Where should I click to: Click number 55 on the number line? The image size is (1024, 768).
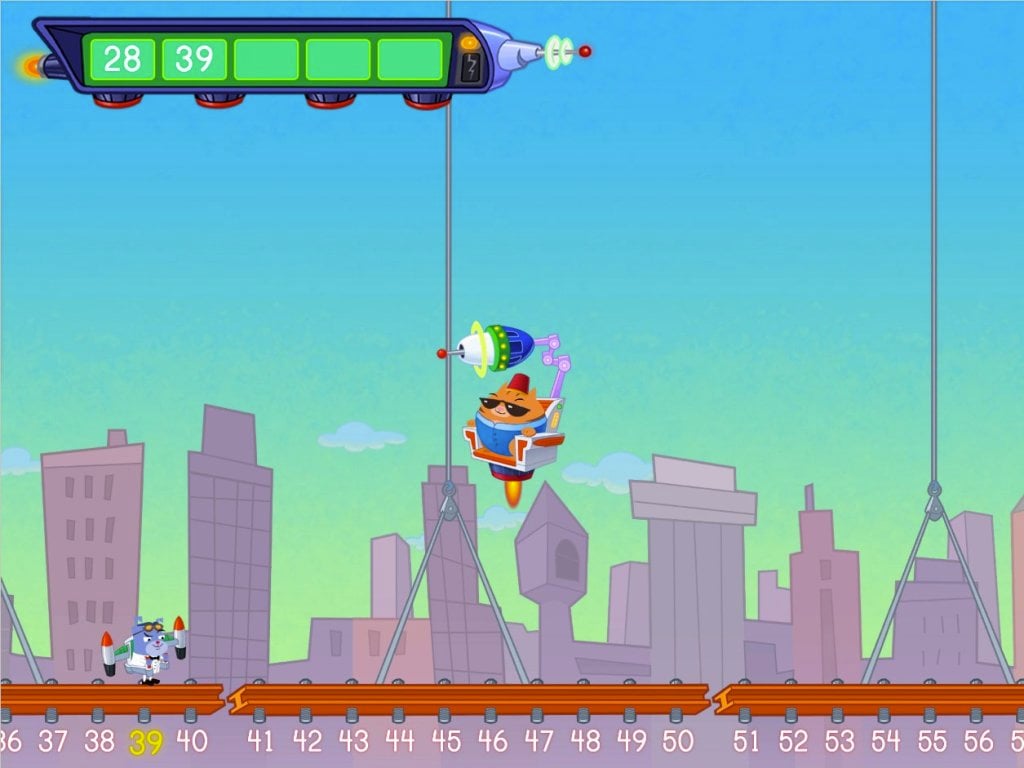[932, 741]
